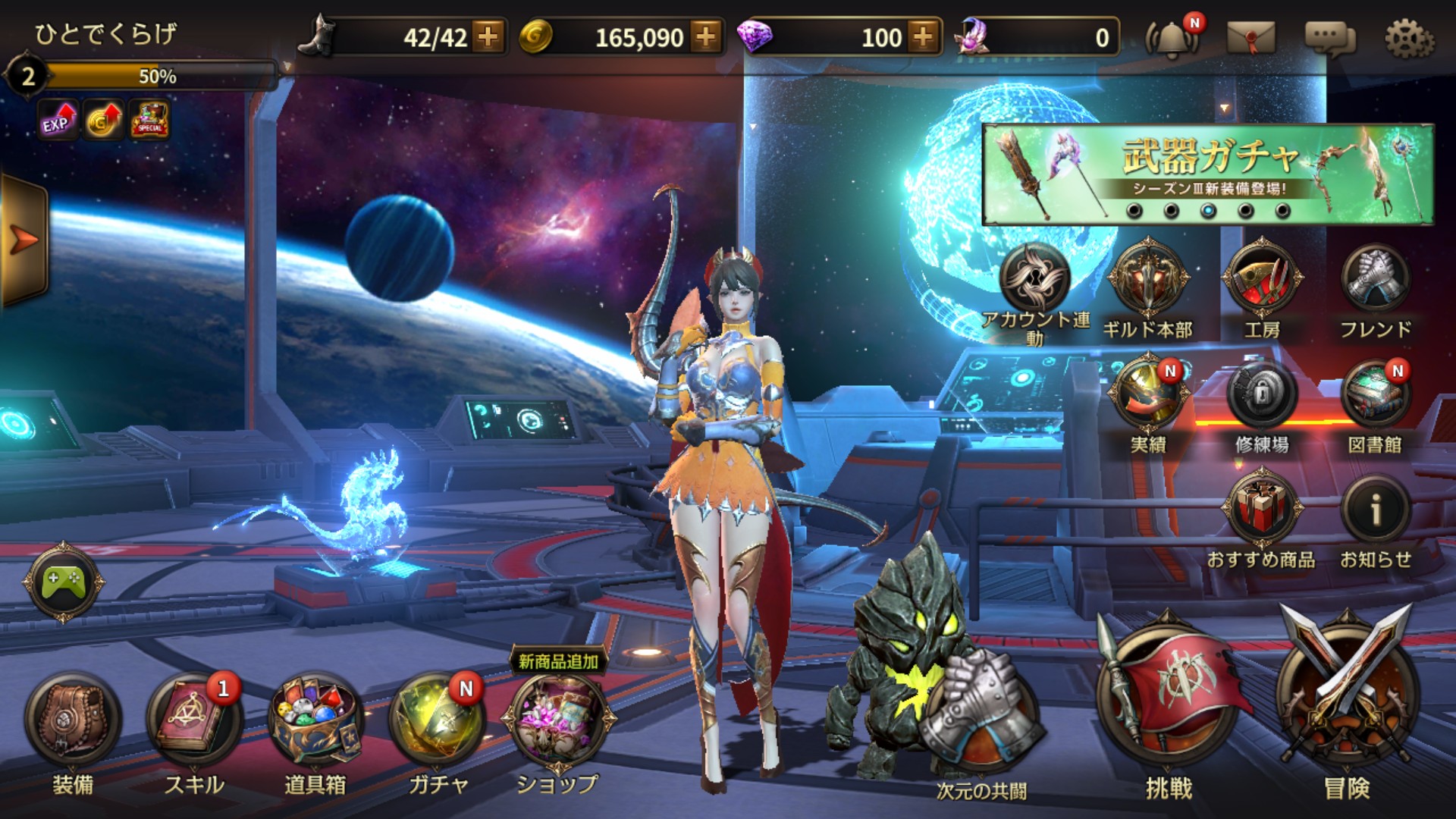The width and height of the screenshot is (1456, 819).
Task: Enter 次元の共闘 co-op mode
Action: click(981, 728)
